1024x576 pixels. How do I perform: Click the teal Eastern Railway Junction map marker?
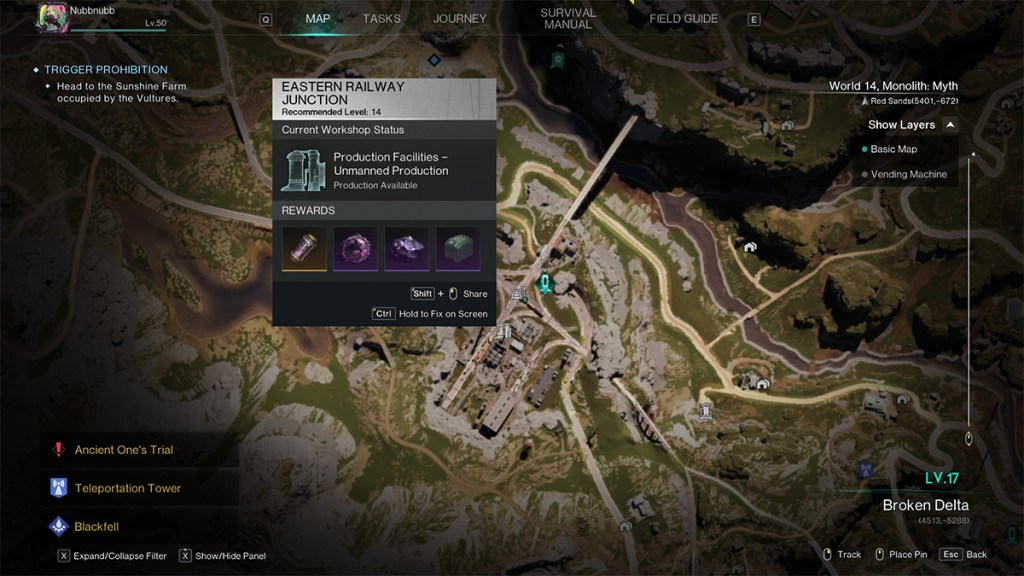545,283
